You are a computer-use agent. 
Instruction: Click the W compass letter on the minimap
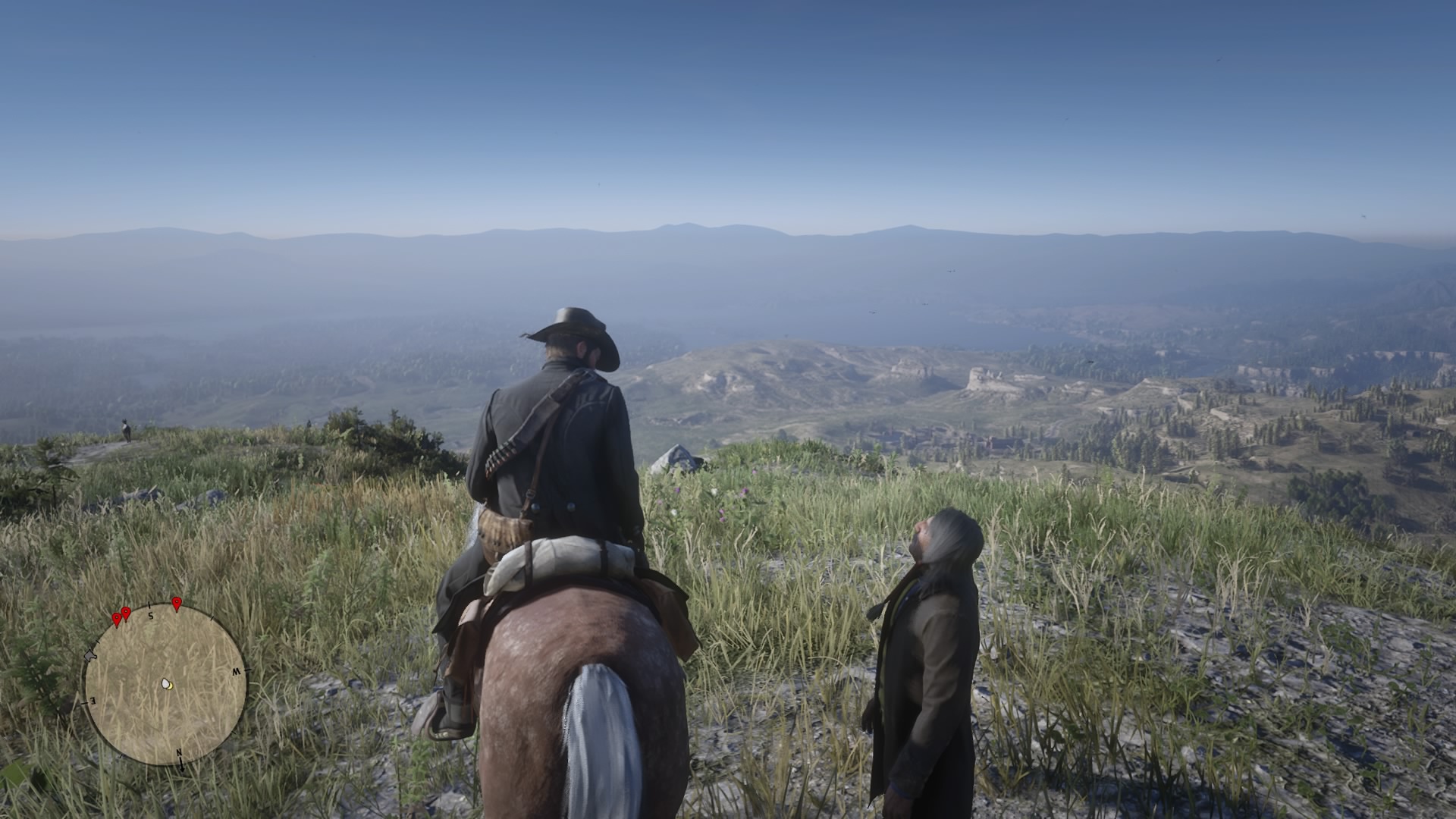[x=237, y=670]
